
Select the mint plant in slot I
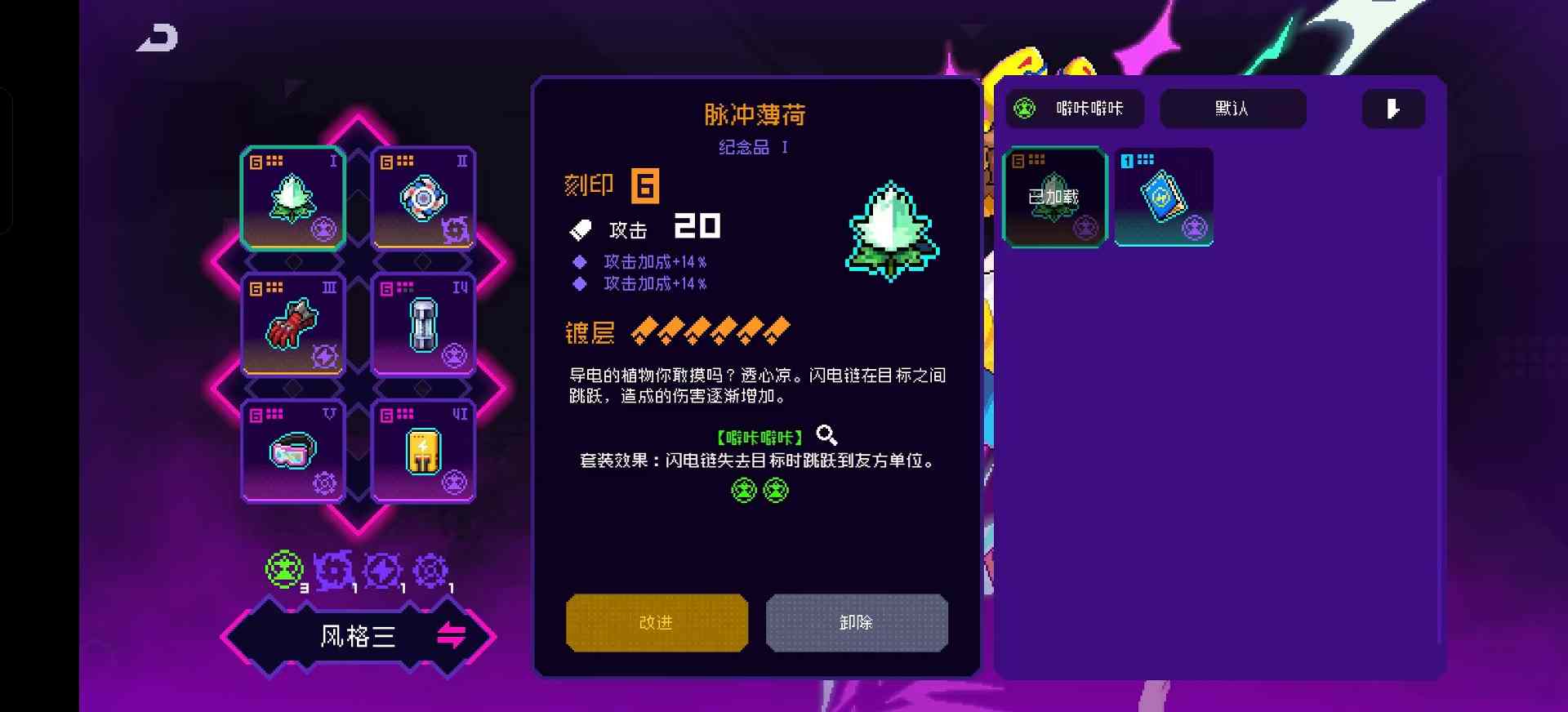pos(292,198)
